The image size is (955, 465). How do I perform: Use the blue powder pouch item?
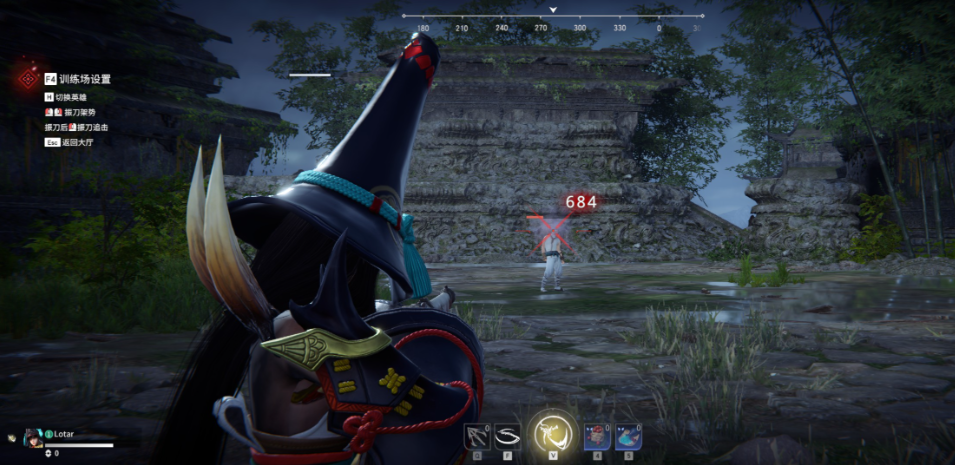(x=626, y=437)
